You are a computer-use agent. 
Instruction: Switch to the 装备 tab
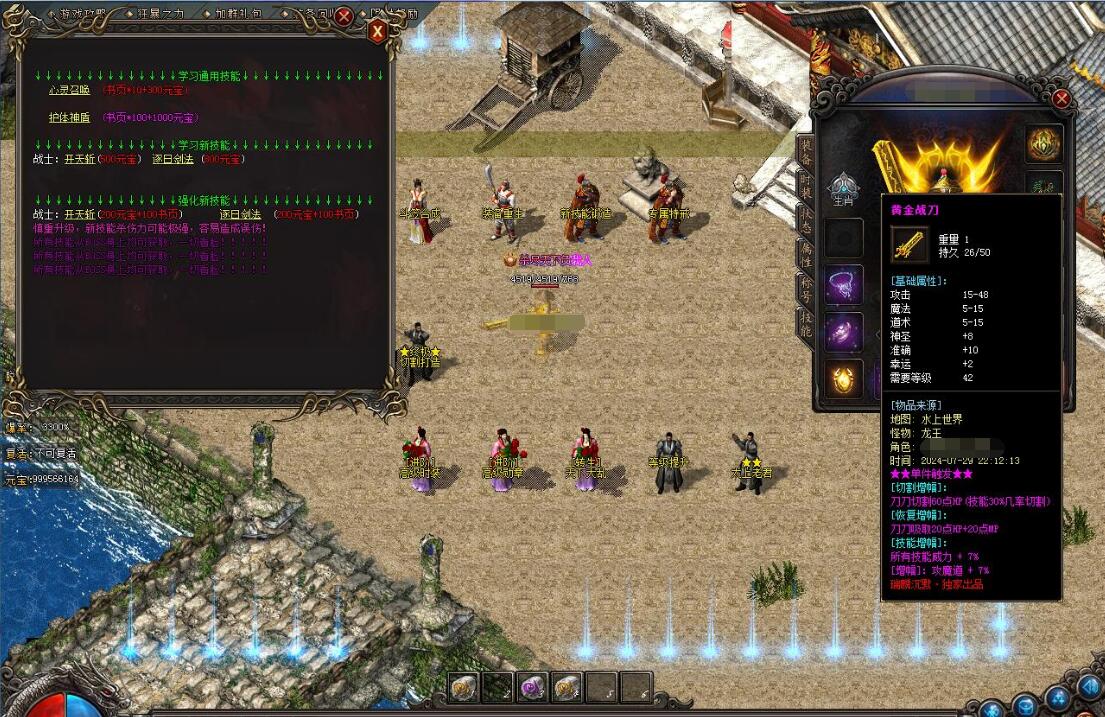pos(805,151)
